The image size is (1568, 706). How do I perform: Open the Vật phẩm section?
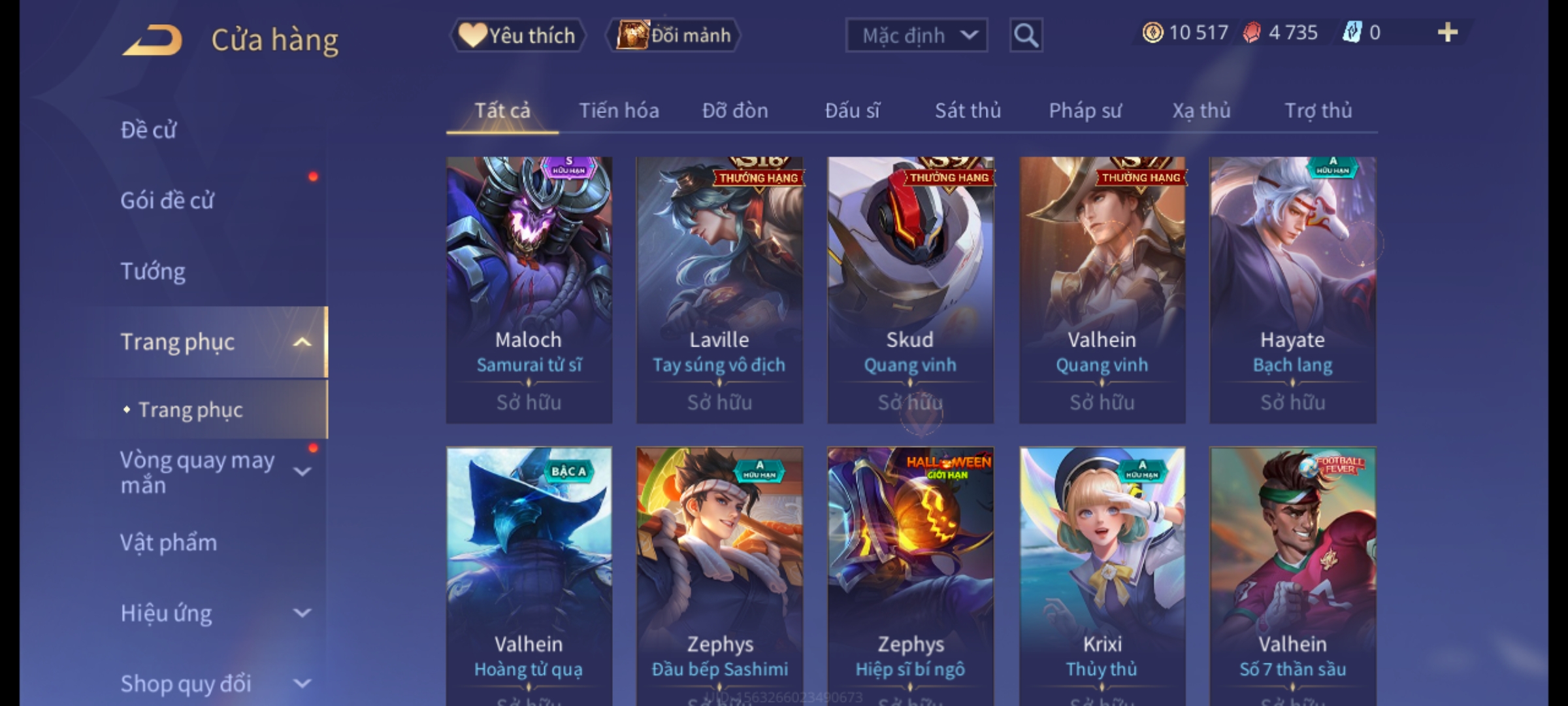[x=169, y=543]
